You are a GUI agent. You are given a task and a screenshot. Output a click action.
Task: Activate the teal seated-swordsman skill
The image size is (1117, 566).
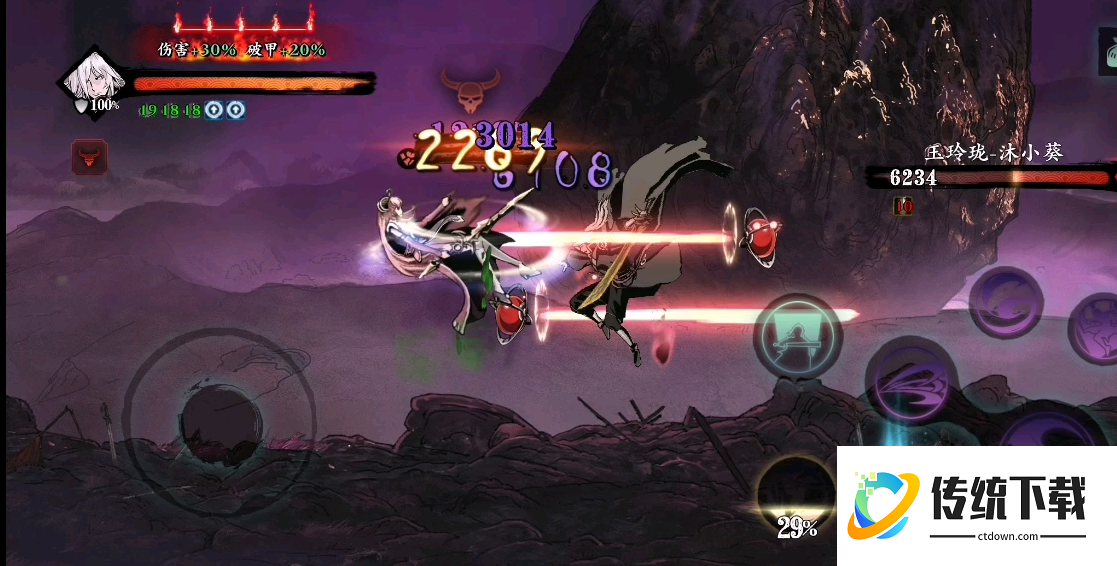click(797, 336)
